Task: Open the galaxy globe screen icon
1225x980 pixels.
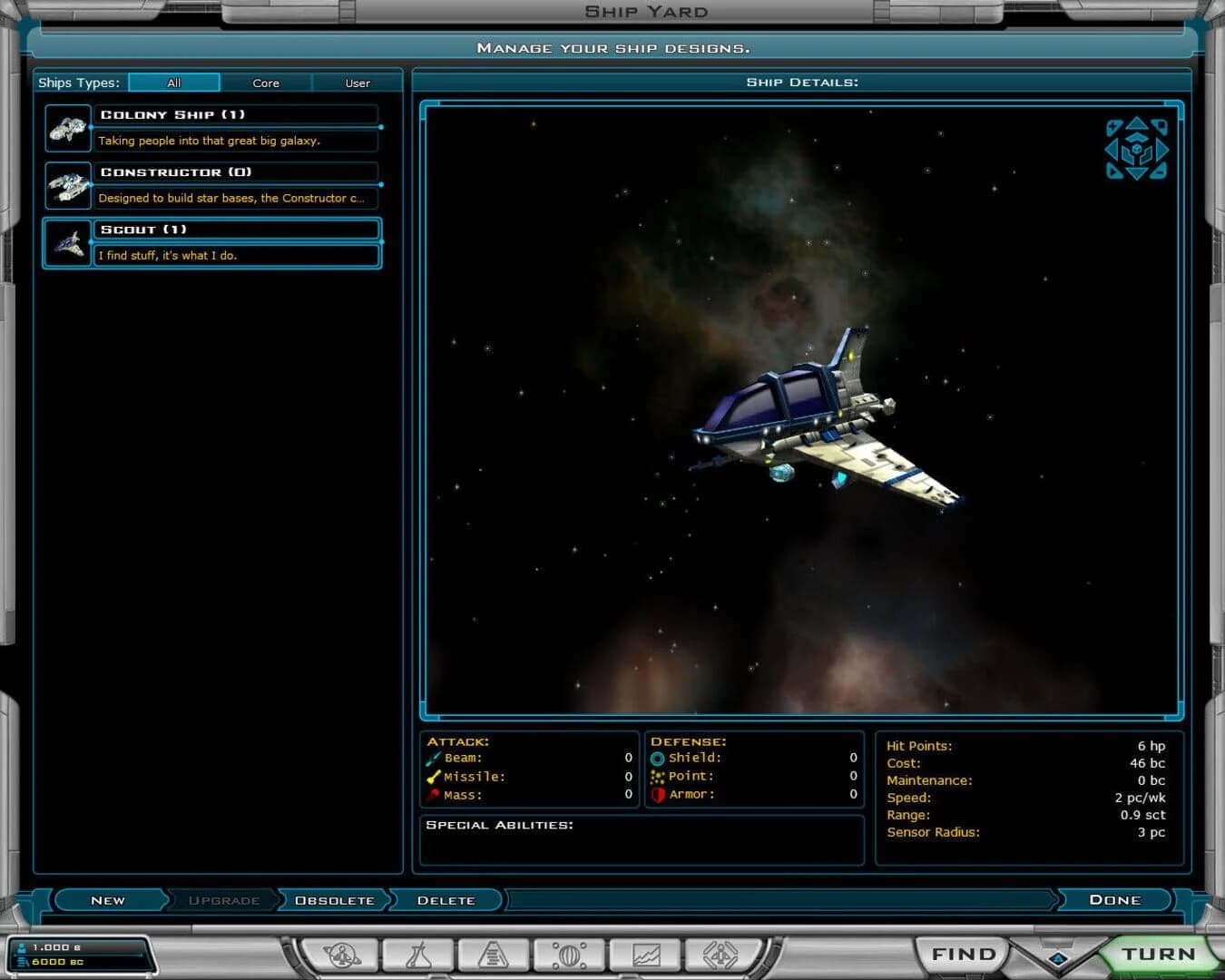Action: 569,954
